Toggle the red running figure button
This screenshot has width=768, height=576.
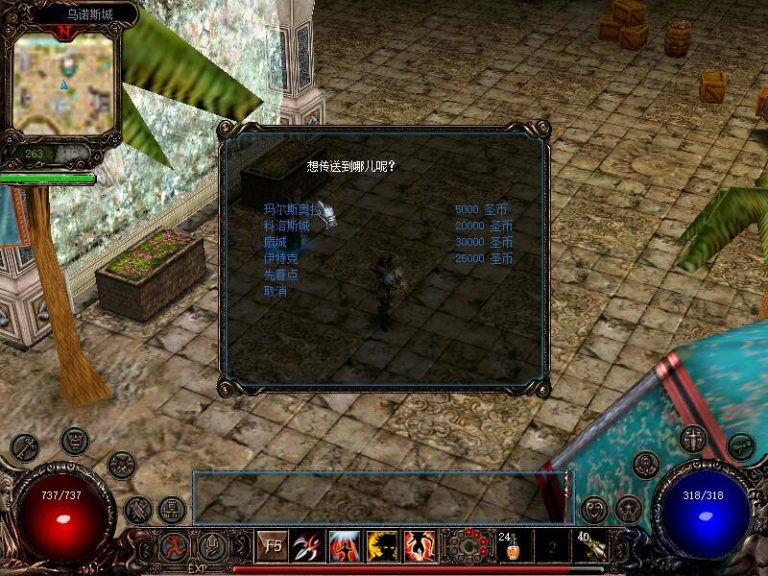[x=174, y=547]
